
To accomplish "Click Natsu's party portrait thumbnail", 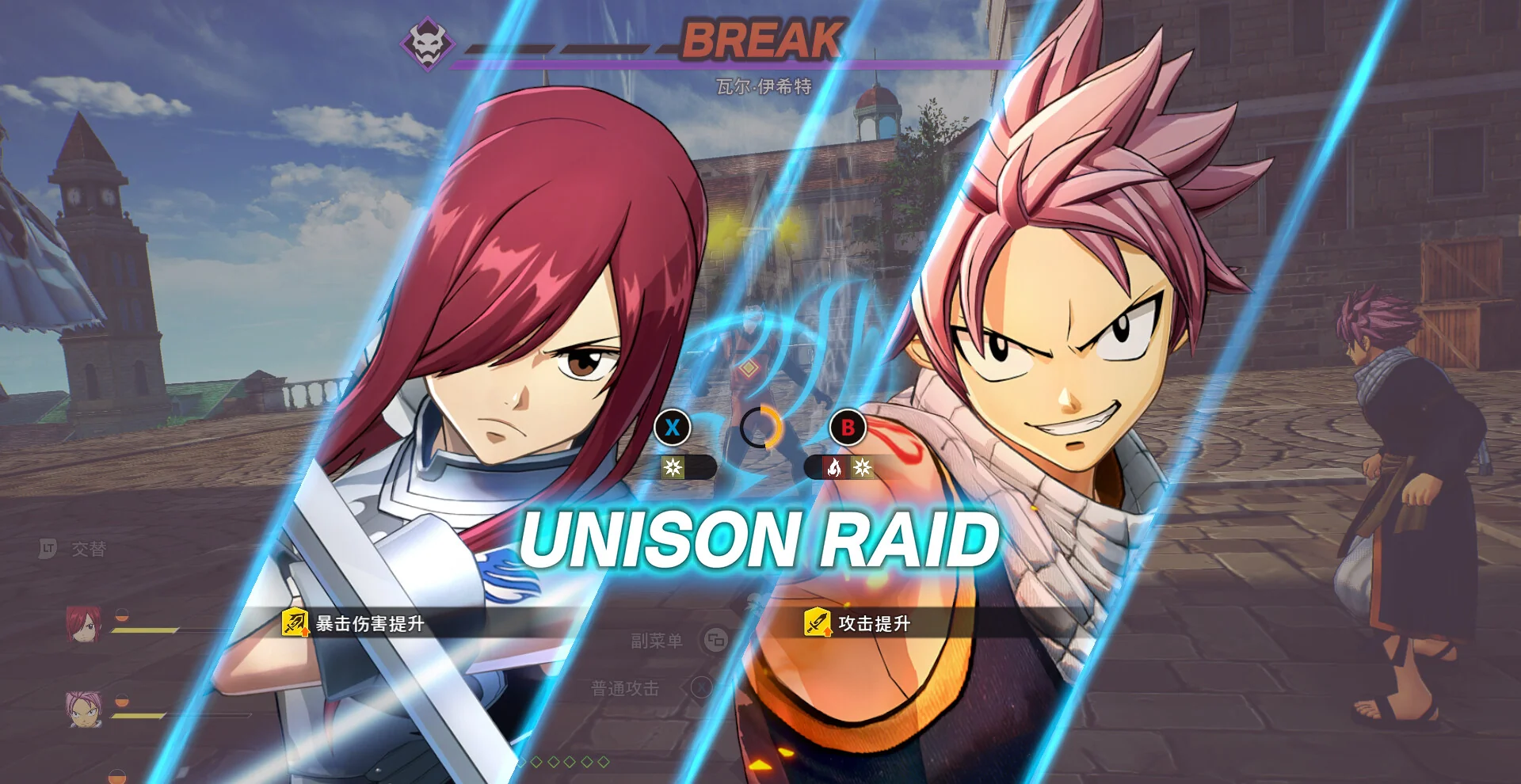I will tap(84, 710).
